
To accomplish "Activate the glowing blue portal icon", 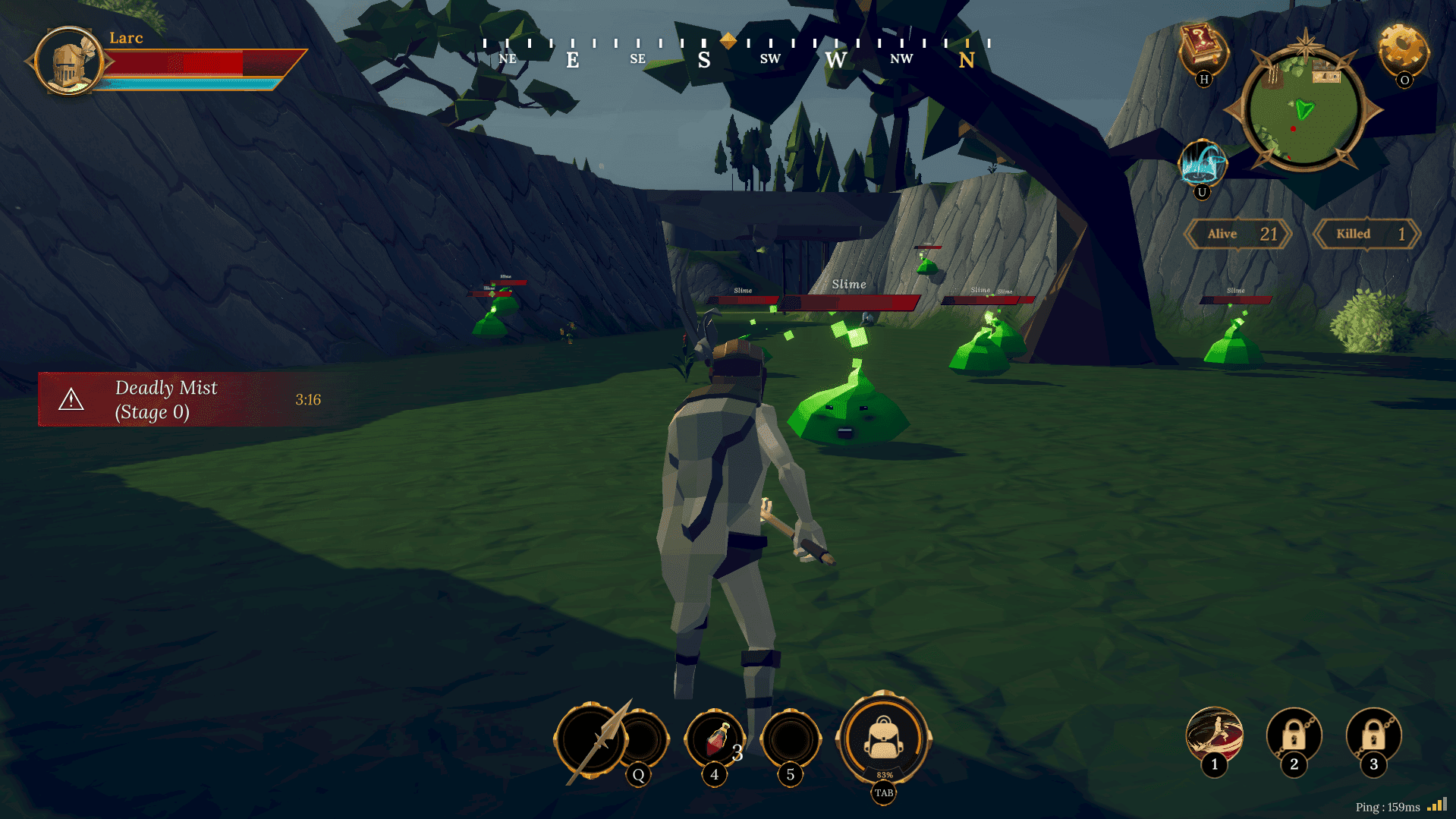I will click(x=1203, y=162).
